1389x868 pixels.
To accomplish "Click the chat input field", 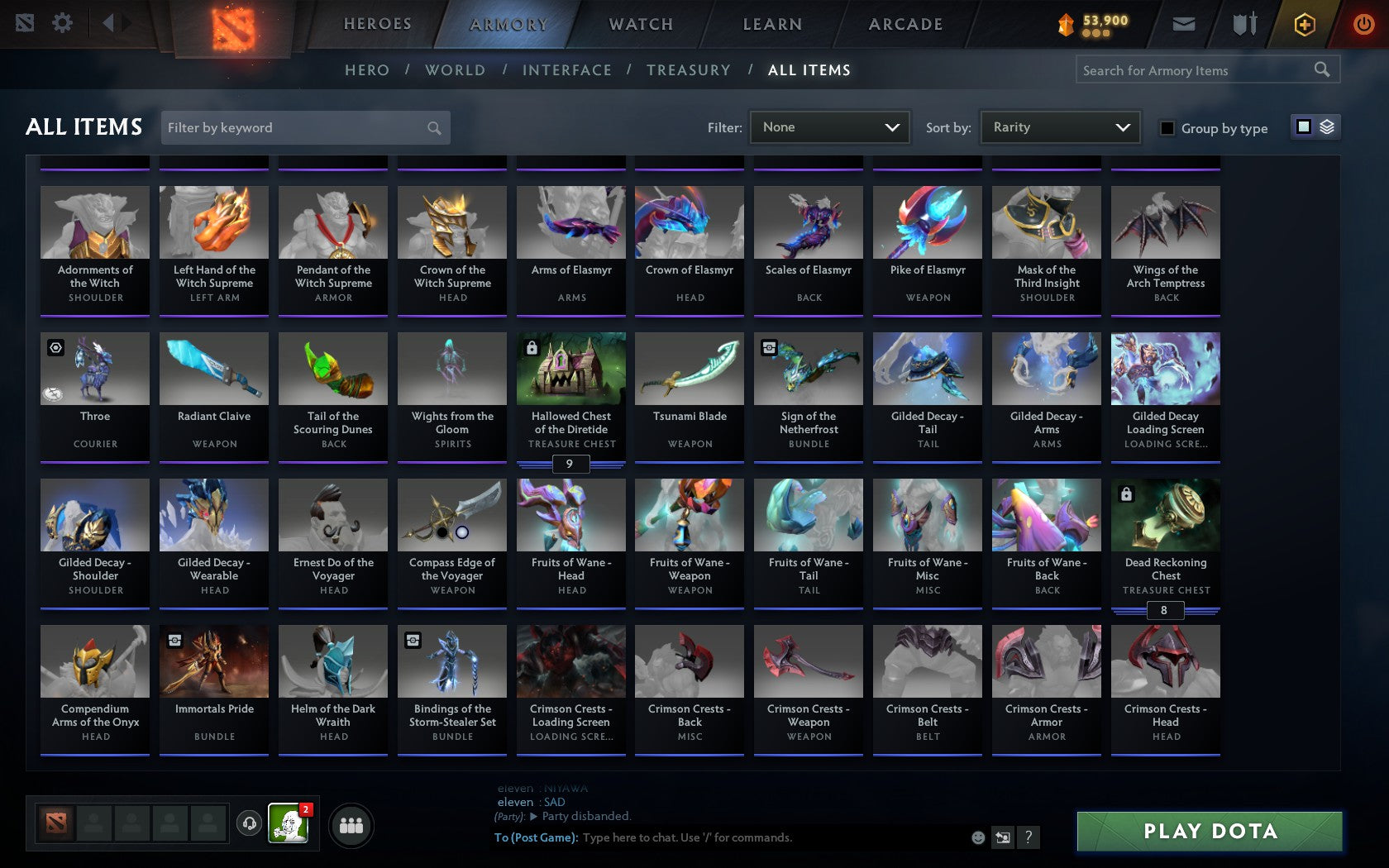I will 744,837.
